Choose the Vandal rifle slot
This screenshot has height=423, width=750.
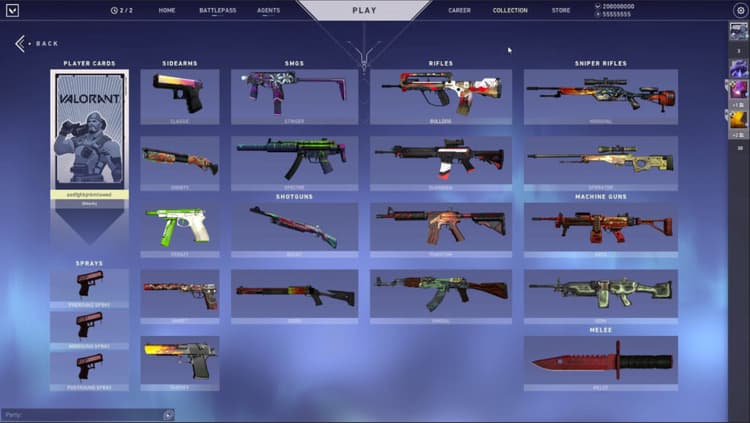point(440,295)
